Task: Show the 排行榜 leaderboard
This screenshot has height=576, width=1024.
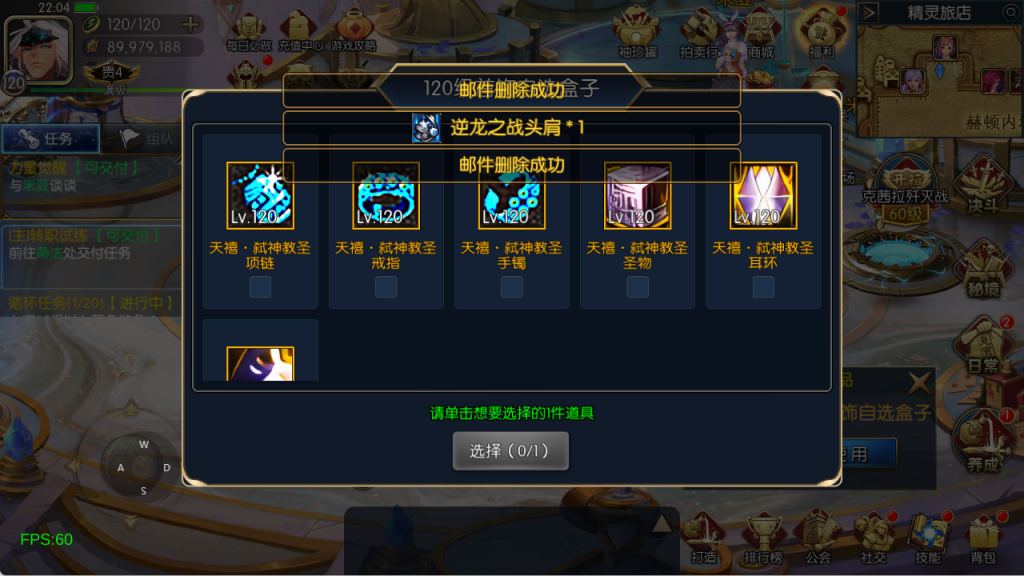Action: click(x=762, y=538)
